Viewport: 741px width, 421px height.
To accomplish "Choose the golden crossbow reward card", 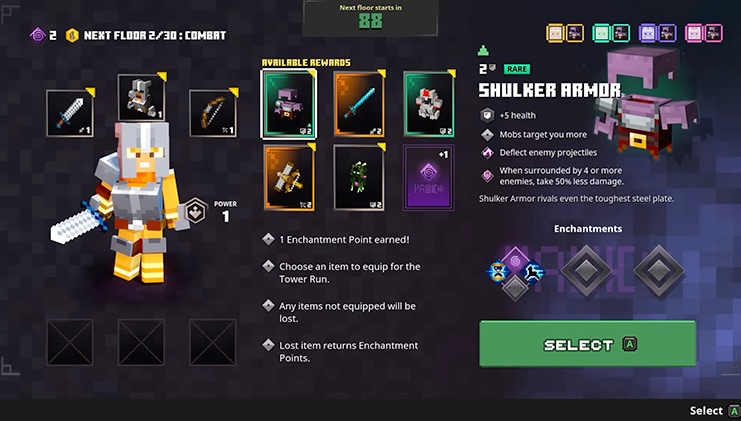I will (288, 176).
